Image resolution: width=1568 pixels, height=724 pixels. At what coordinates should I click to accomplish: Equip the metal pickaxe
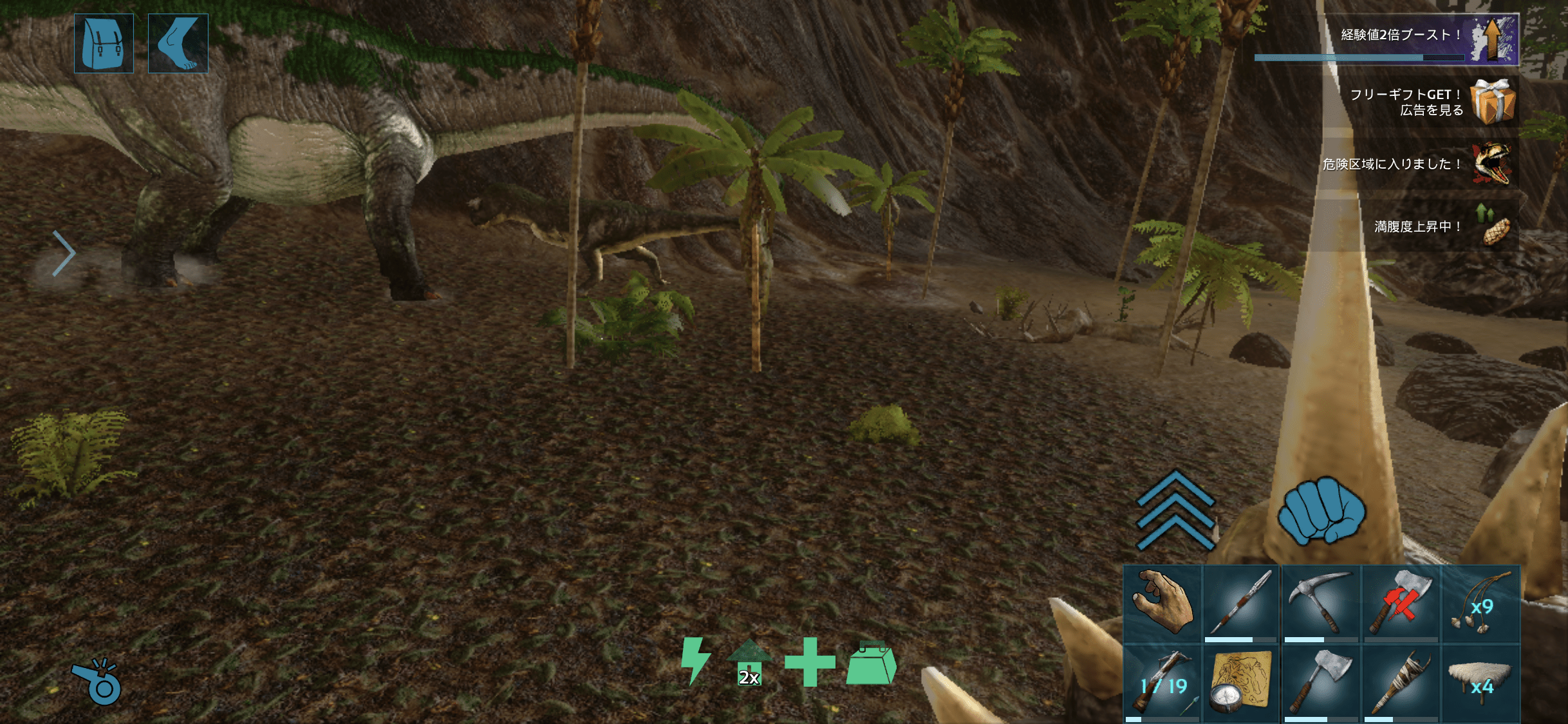point(1320,604)
